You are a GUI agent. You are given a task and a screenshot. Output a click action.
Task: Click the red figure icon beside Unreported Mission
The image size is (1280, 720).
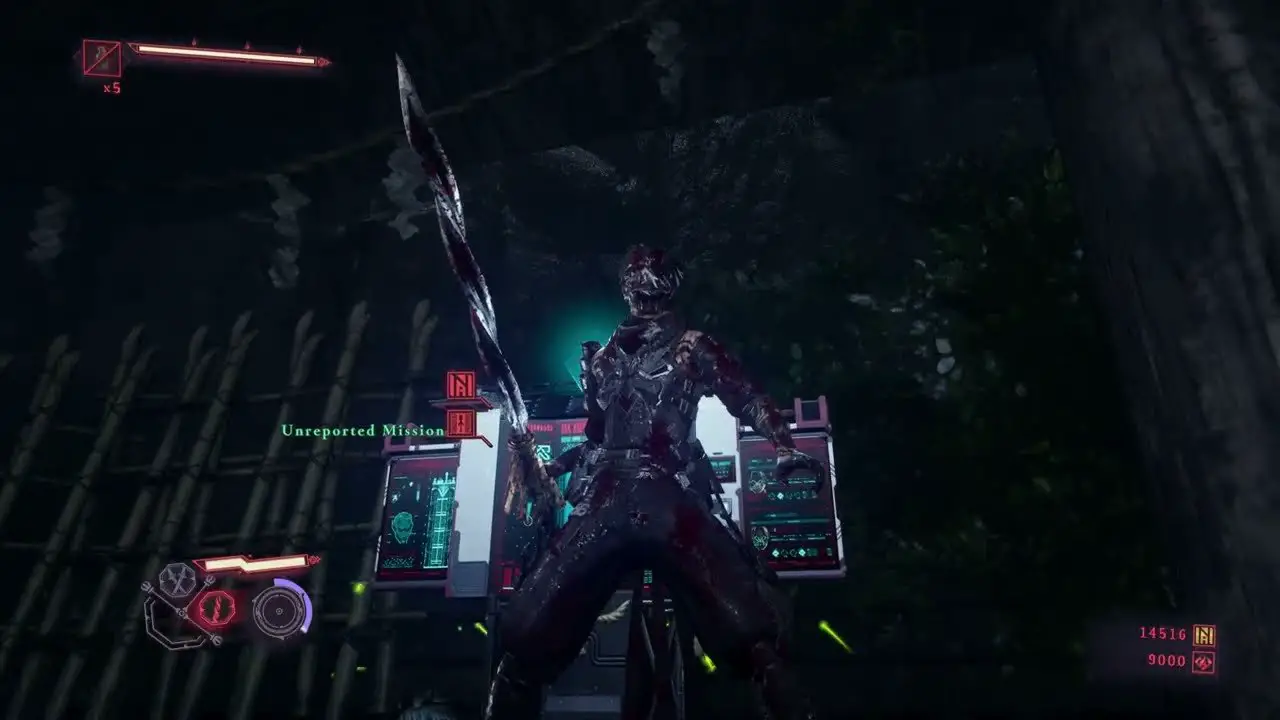(x=461, y=423)
